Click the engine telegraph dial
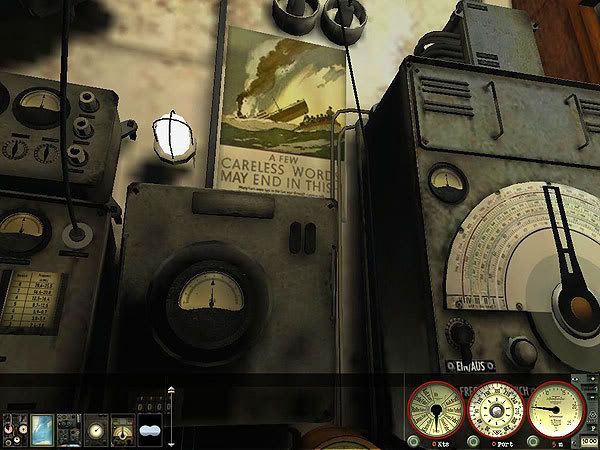Viewport: 600px width, 450px height. point(435,409)
